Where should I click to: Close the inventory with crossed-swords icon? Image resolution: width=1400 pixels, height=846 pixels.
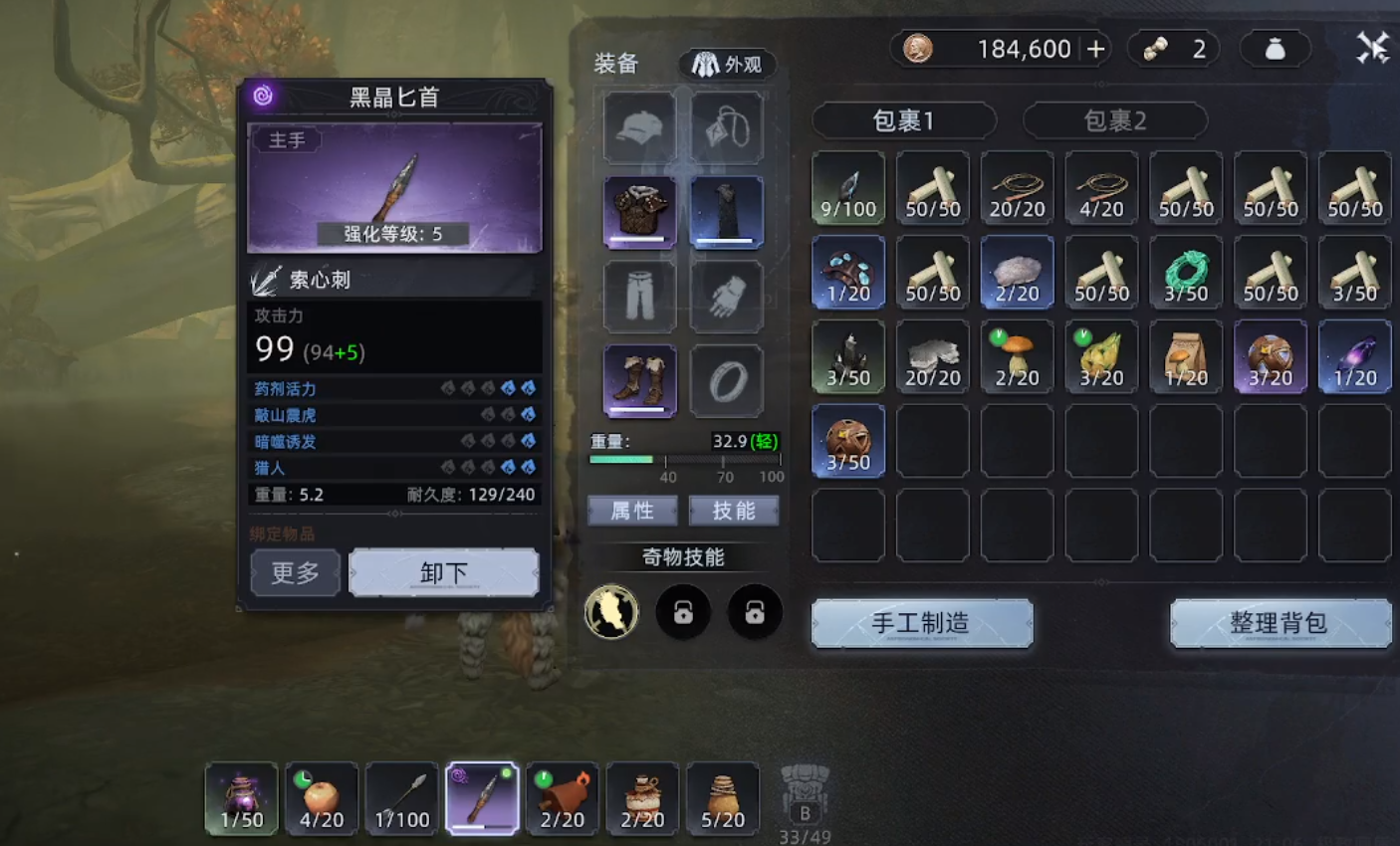click(1372, 48)
